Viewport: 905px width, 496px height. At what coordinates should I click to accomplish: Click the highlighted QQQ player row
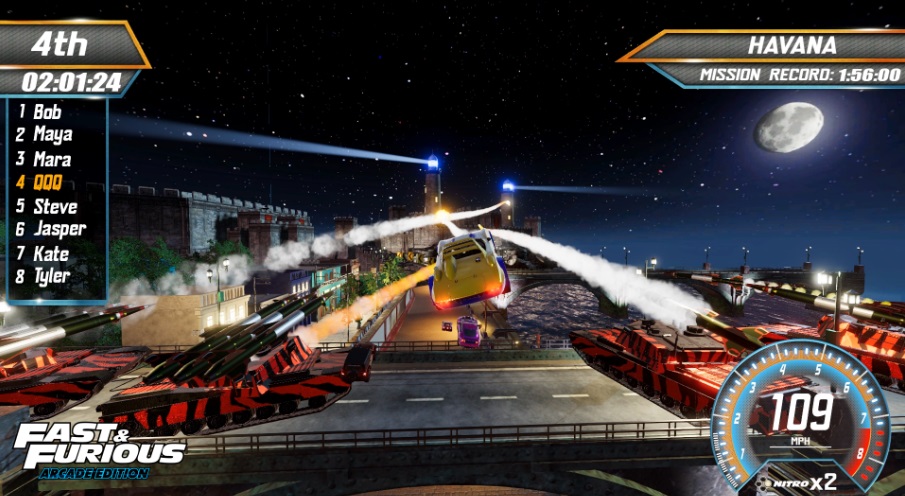[x=48, y=182]
